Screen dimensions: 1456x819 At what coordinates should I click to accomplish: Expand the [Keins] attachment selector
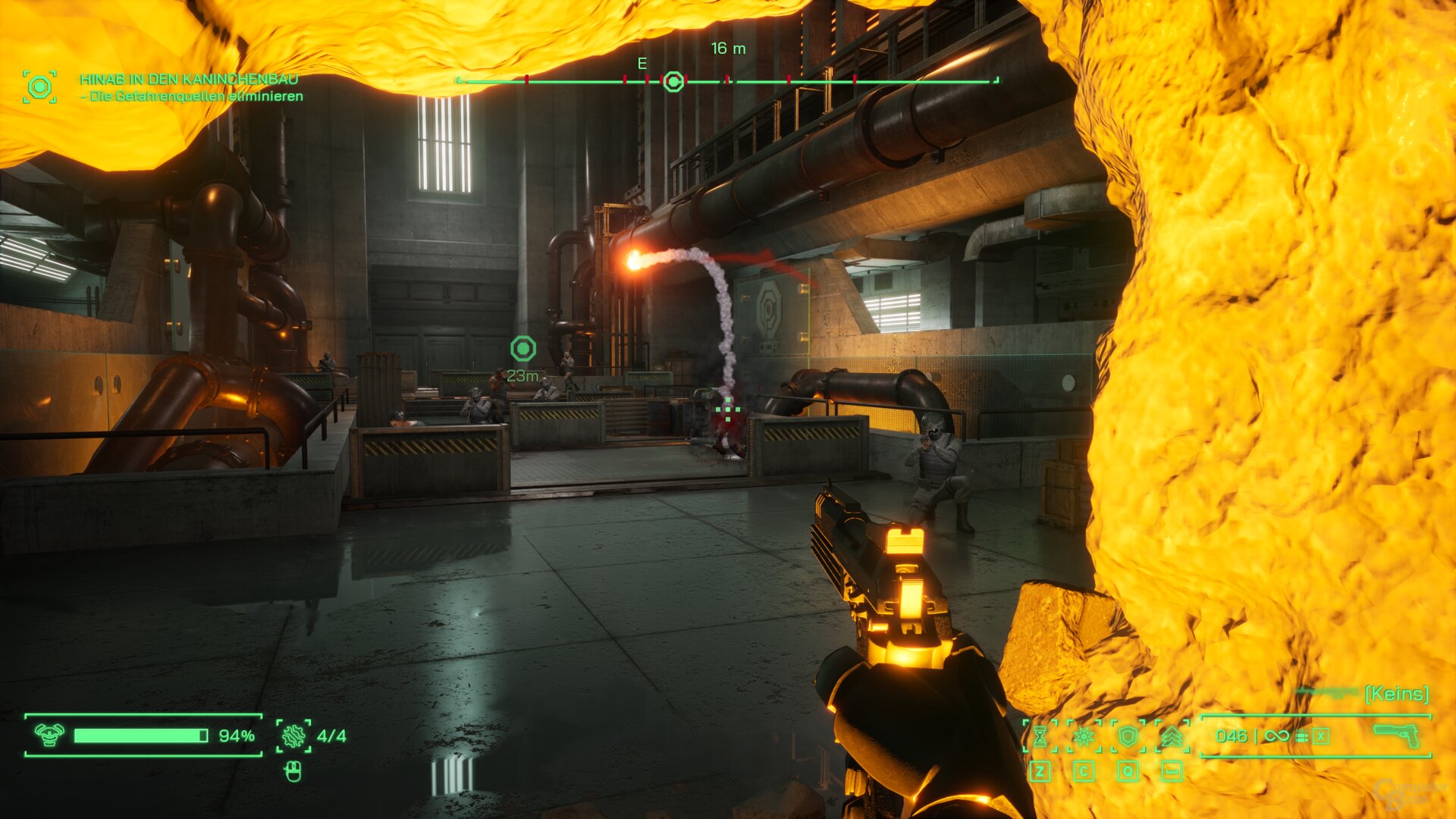click(x=1395, y=692)
